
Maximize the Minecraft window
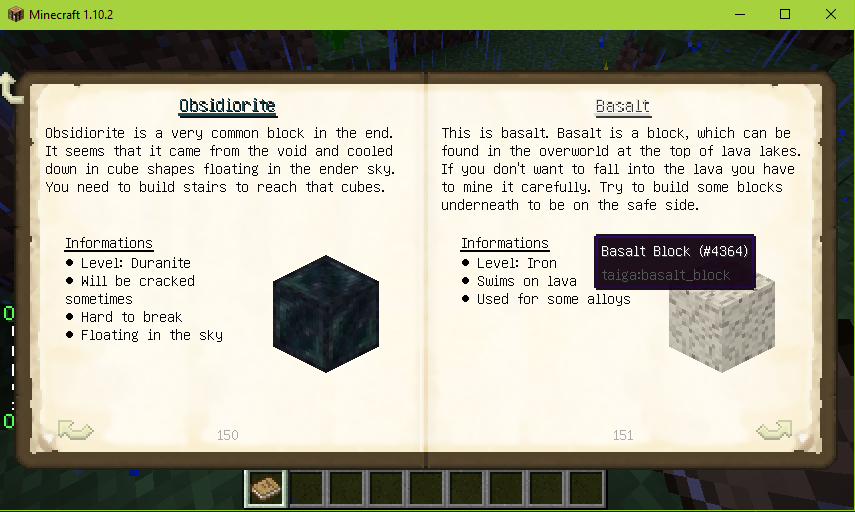click(785, 14)
